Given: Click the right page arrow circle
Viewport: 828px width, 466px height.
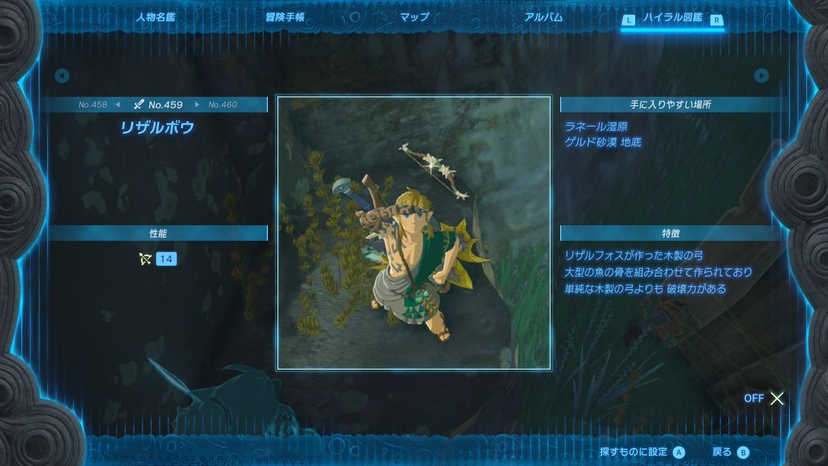Looking at the screenshot, I should [761, 75].
